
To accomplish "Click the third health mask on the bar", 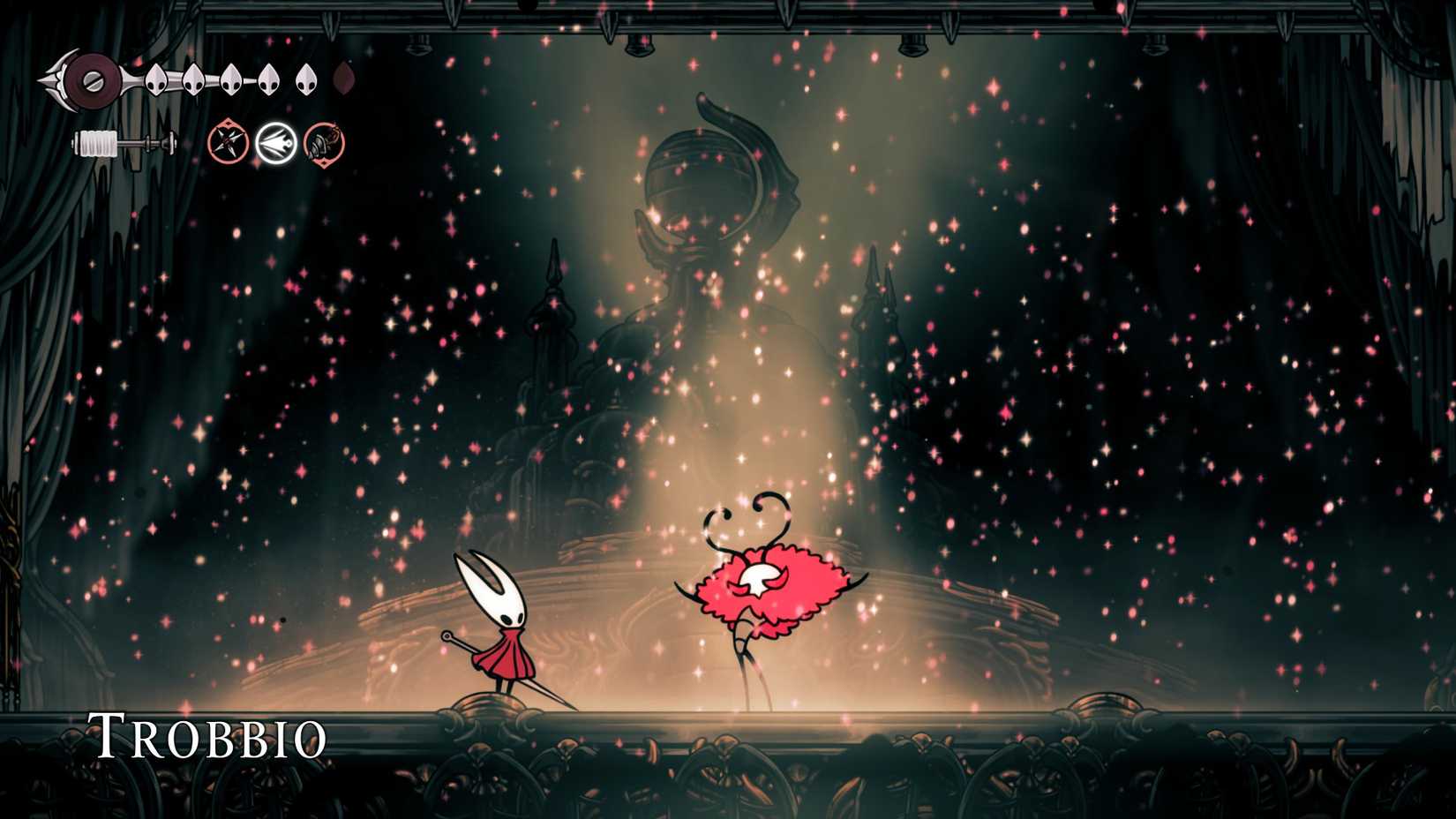I will click(x=231, y=78).
